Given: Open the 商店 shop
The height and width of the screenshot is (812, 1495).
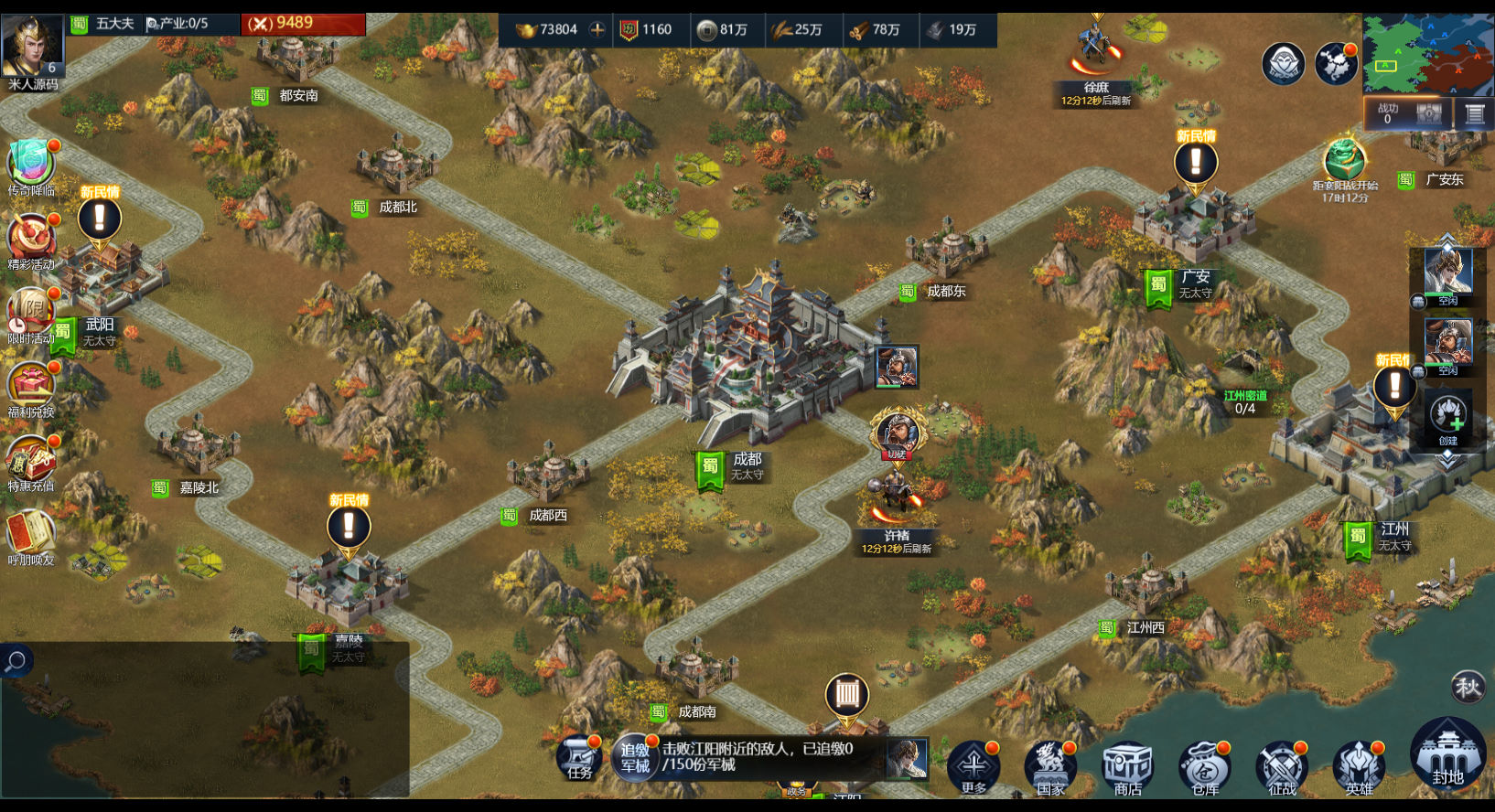Looking at the screenshot, I should [1127, 766].
